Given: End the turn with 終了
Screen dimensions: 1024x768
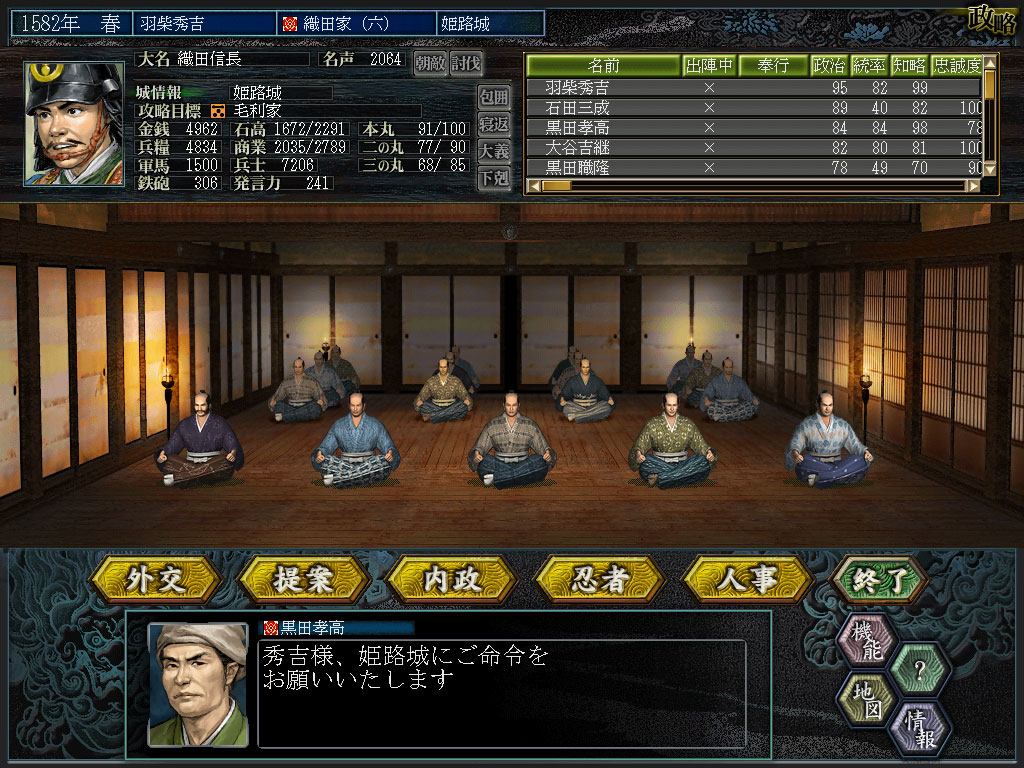Looking at the screenshot, I should pyautogui.click(x=879, y=578).
